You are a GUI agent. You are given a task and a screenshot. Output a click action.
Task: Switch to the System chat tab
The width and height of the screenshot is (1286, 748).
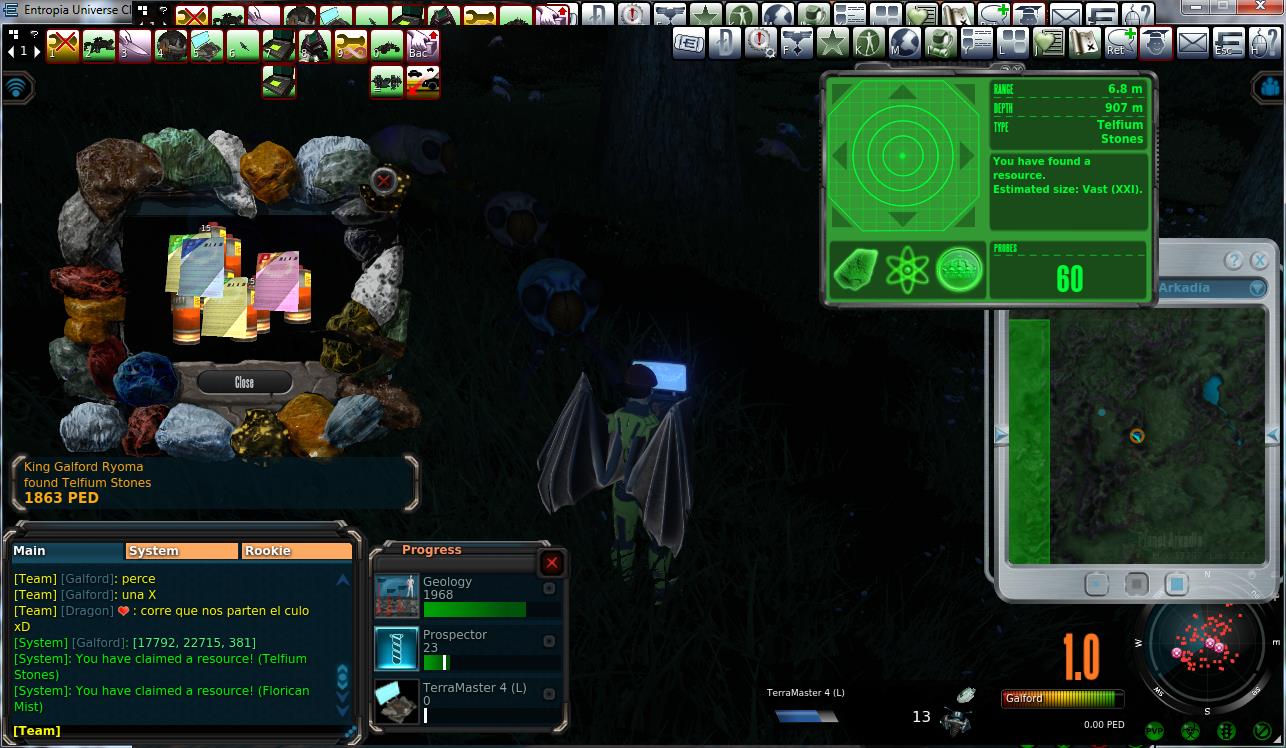pos(182,551)
